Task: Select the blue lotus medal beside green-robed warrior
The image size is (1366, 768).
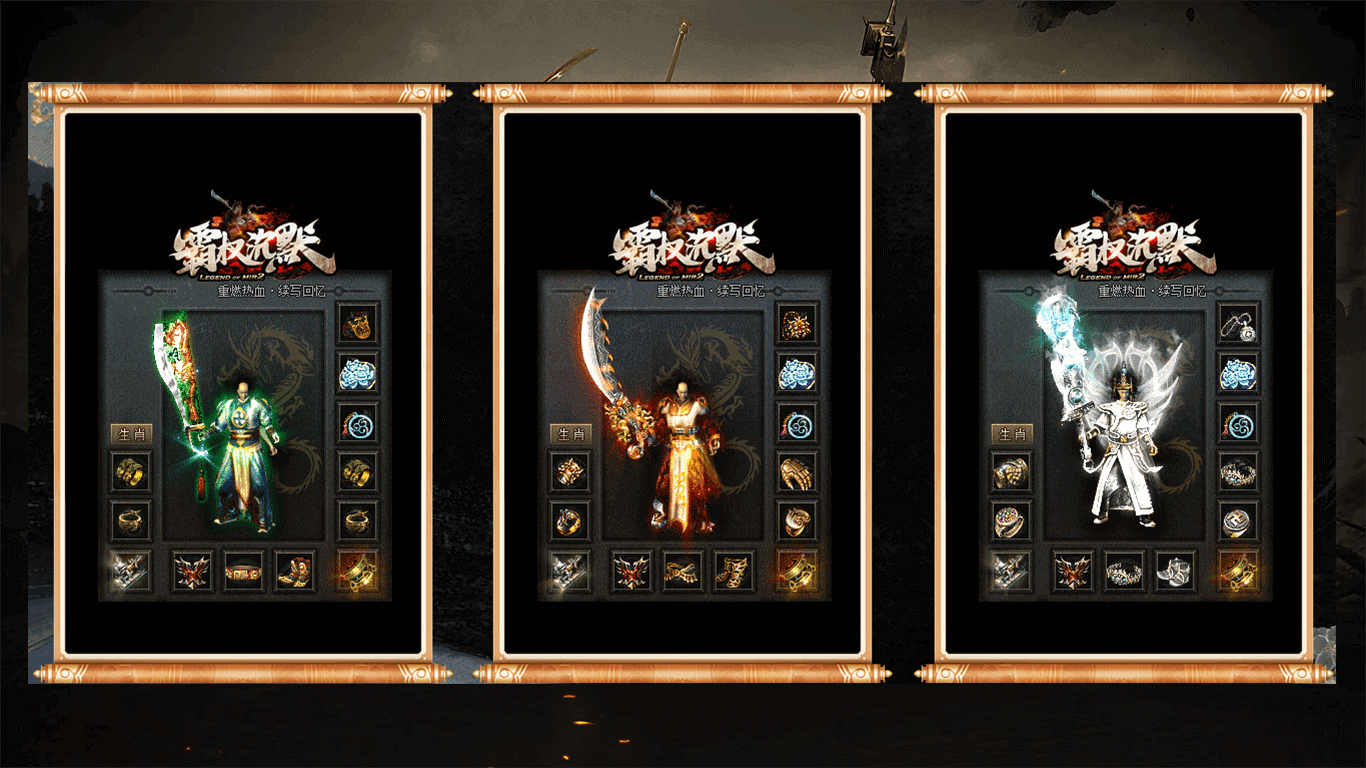Action: click(x=358, y=372)
